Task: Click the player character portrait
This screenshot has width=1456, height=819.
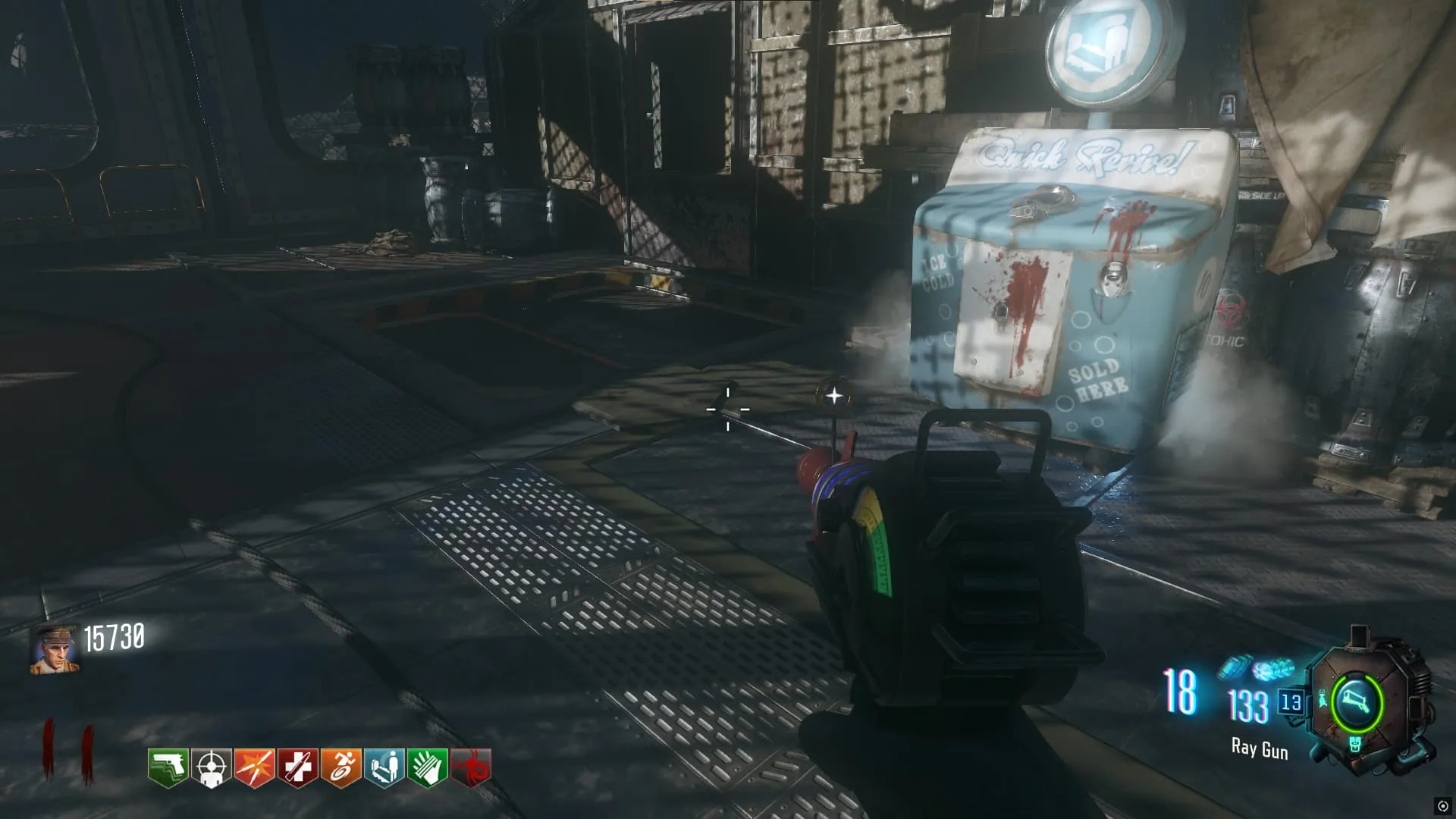Action: tap(55, 650)
